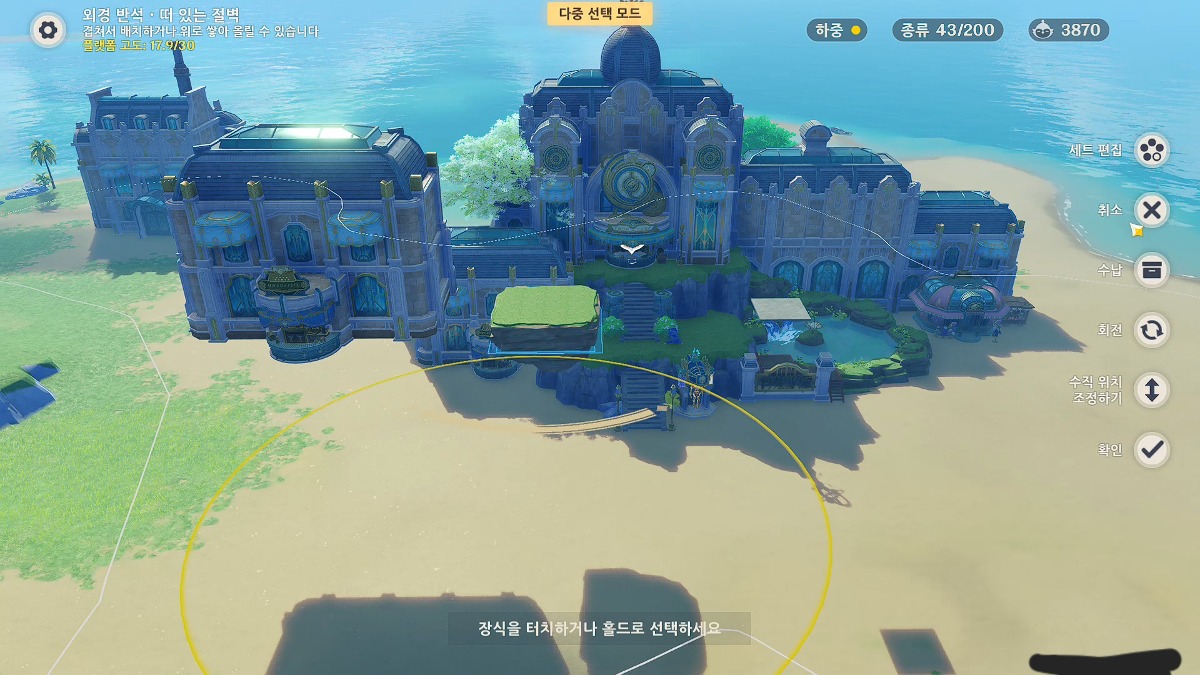Confirm placement with the 확인 checkmark

point(1152,450)
